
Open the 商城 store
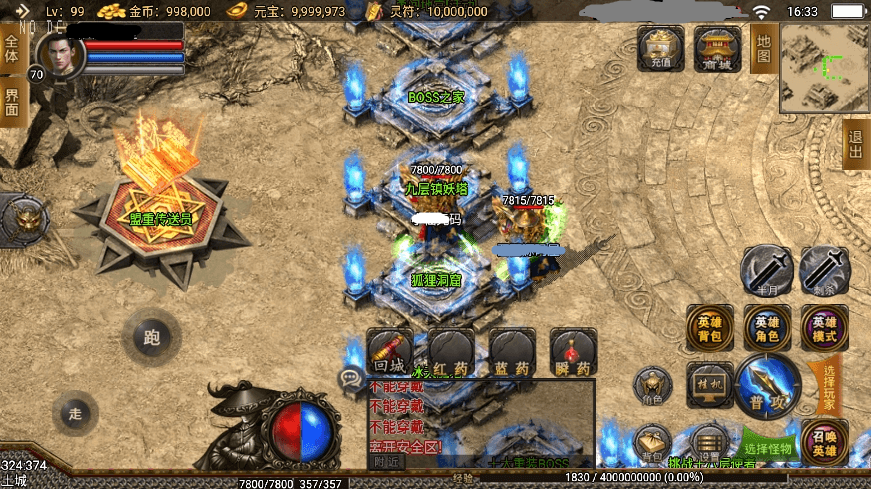(x=717, y=48)
